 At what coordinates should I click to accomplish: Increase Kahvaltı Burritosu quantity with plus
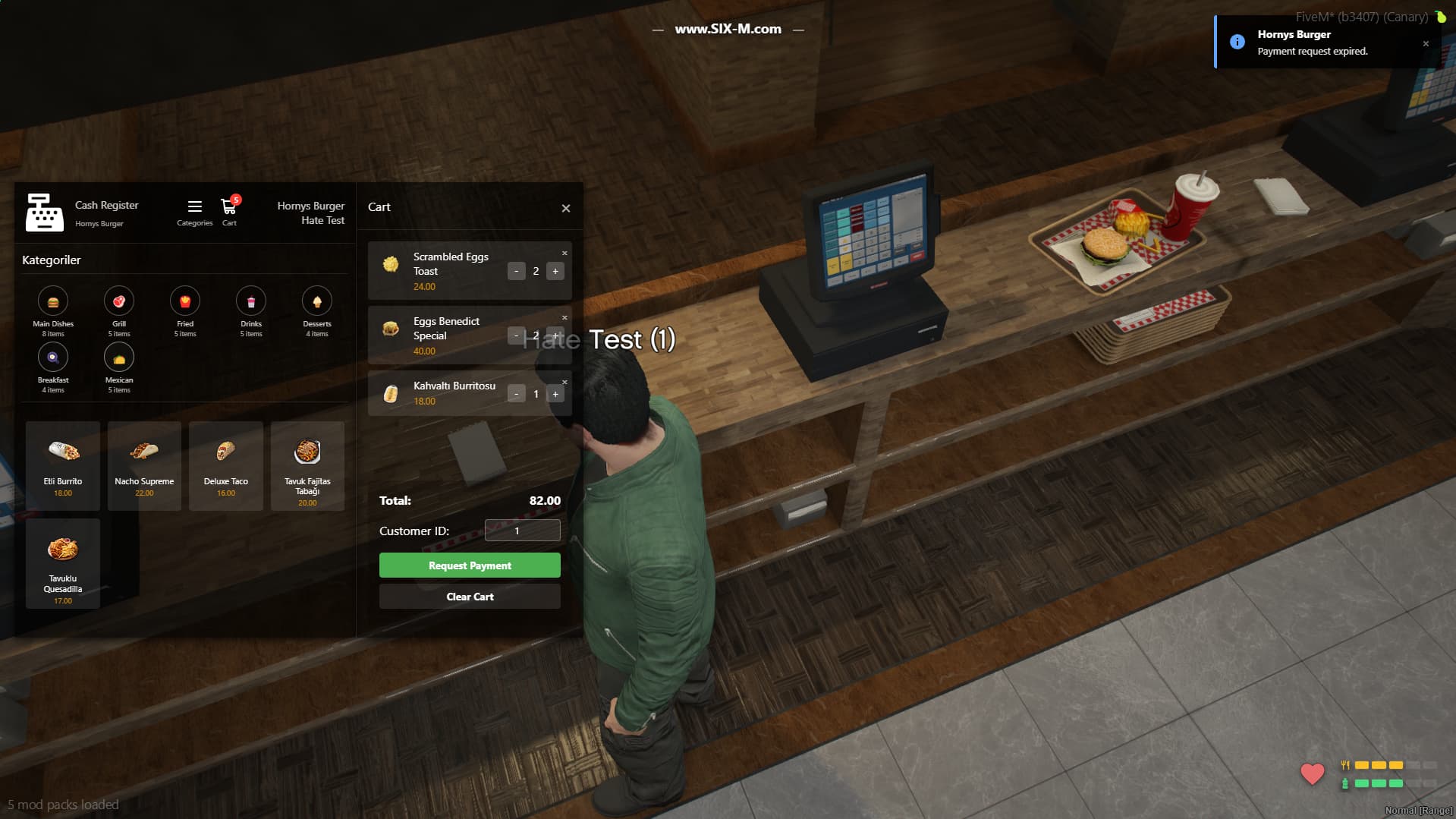click(555, 393)
